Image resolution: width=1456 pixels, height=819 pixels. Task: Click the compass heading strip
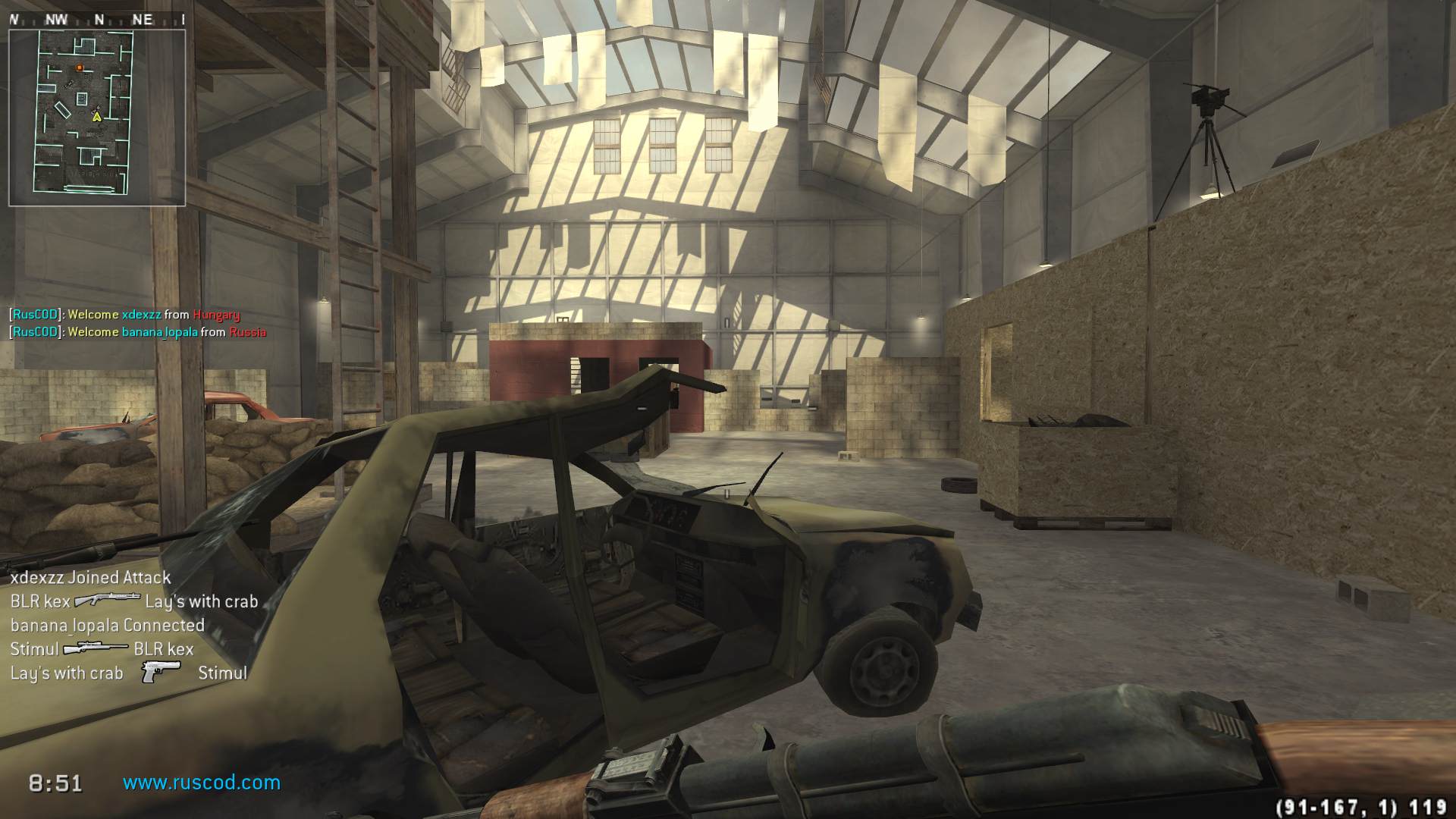(x=96, y=20)
